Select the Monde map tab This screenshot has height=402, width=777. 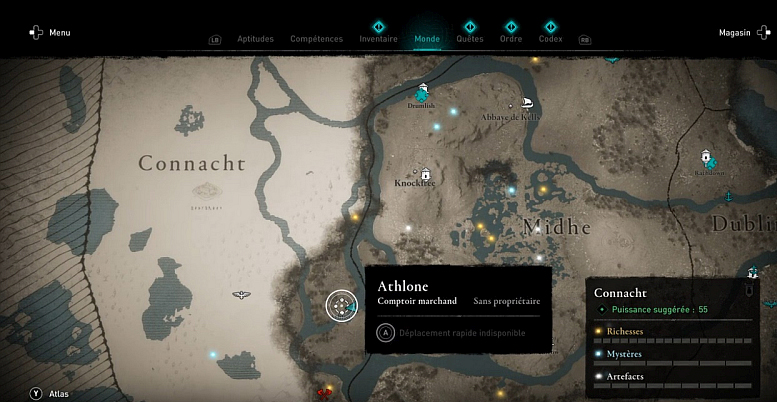427,39
